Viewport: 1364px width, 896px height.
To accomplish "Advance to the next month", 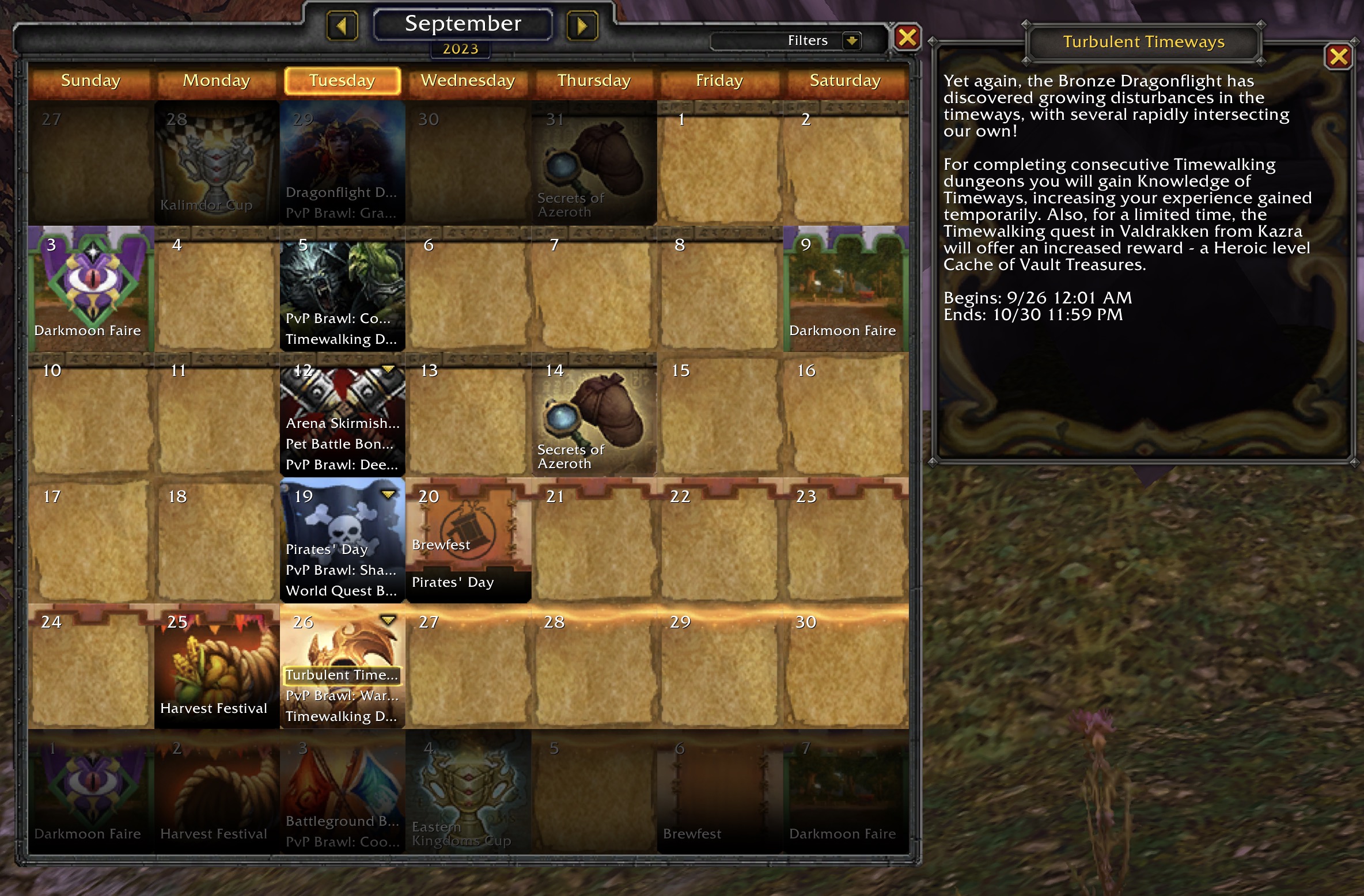I will (582, 26).
